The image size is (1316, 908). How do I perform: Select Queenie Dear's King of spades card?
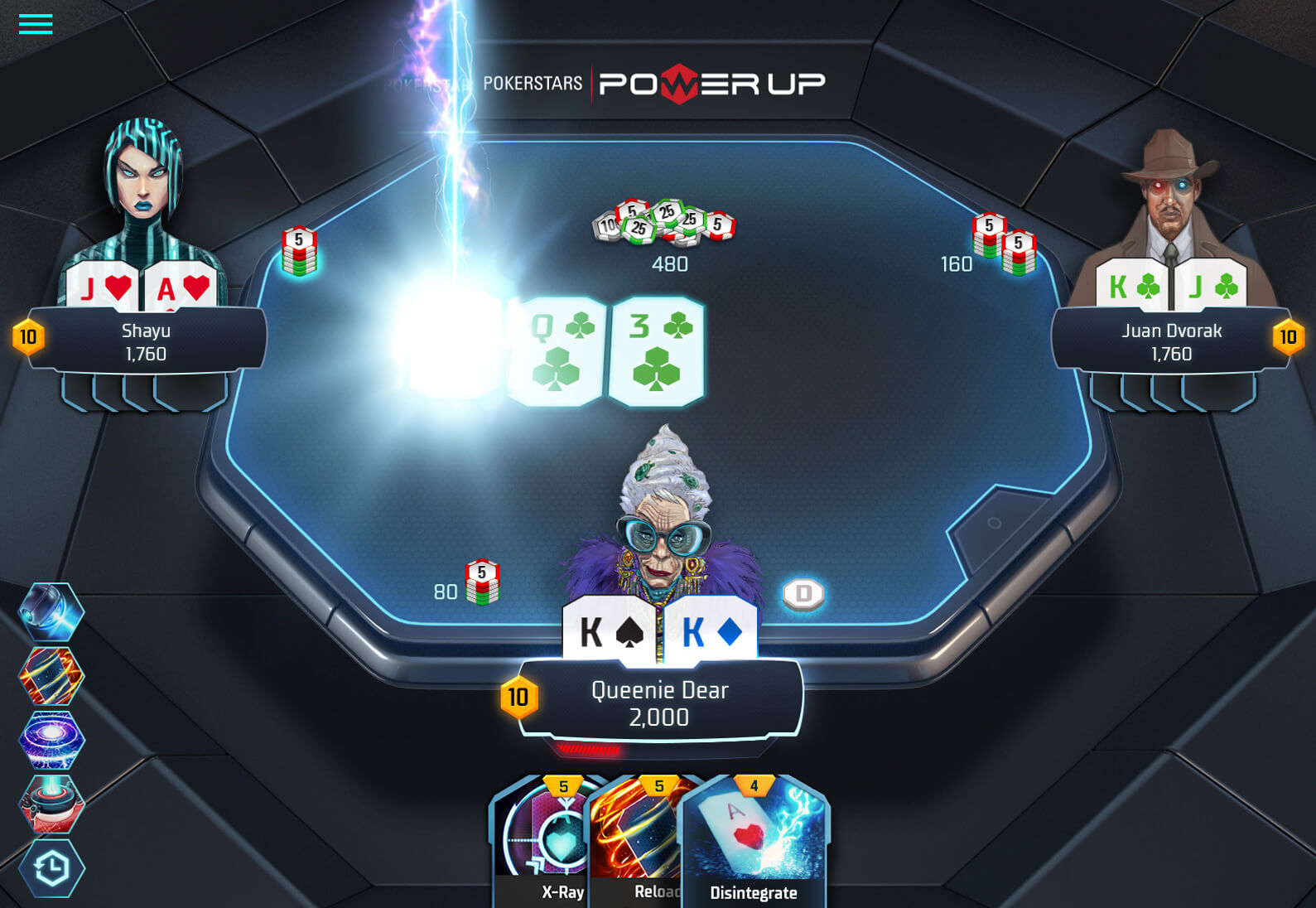click(x=610, y=630)
